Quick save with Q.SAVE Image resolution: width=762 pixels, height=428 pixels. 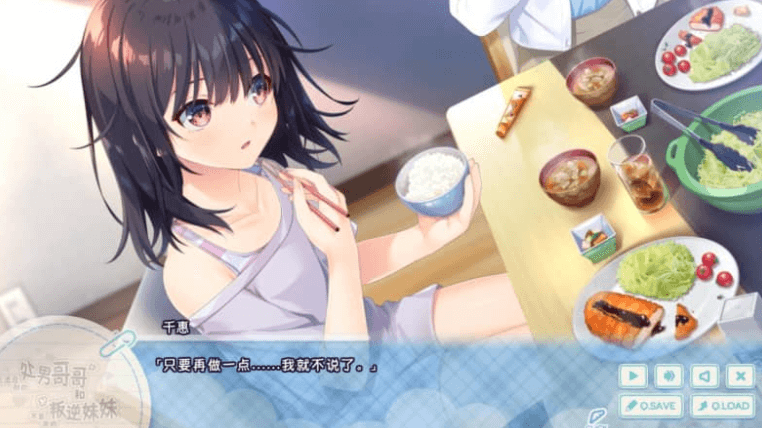click(x=650, y=405)
